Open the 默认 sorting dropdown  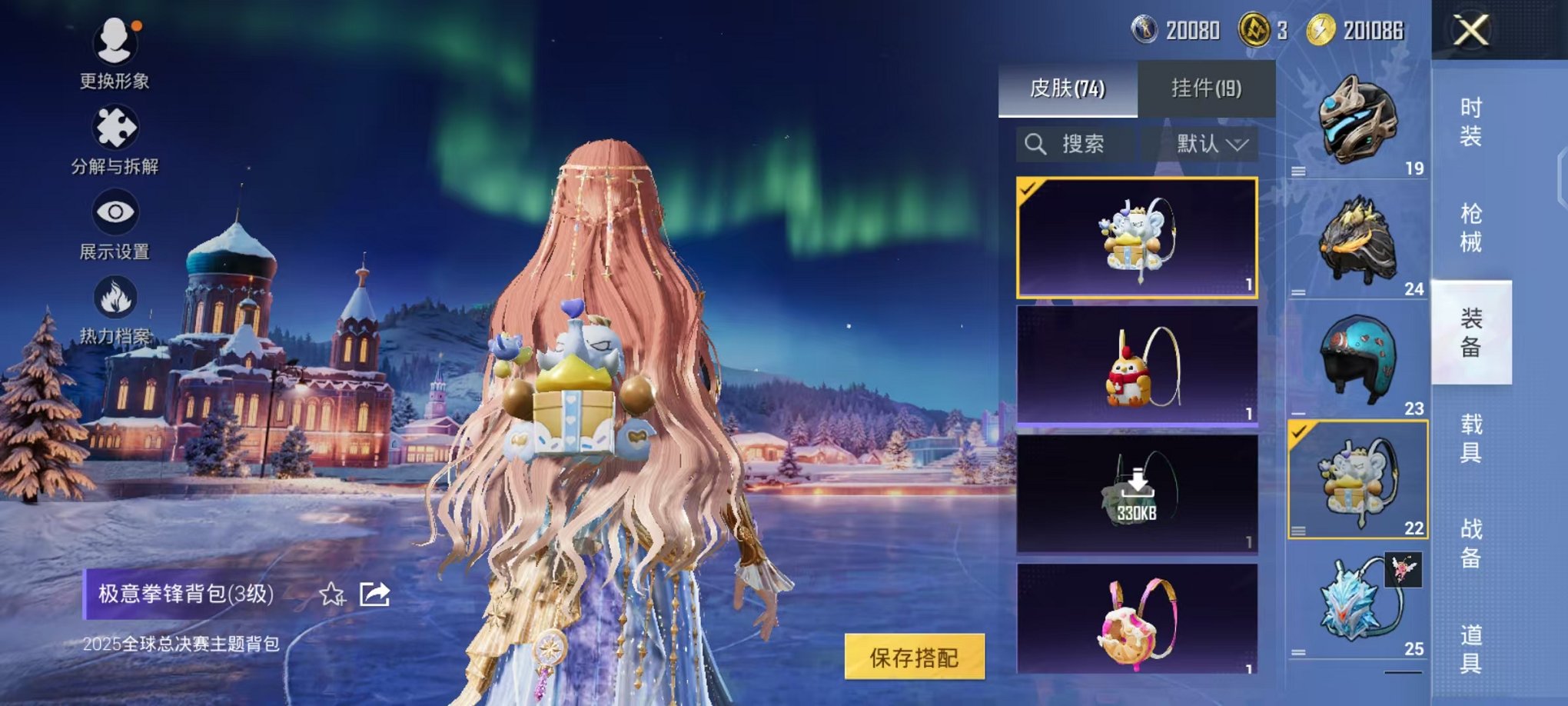tap(1206, 143)
